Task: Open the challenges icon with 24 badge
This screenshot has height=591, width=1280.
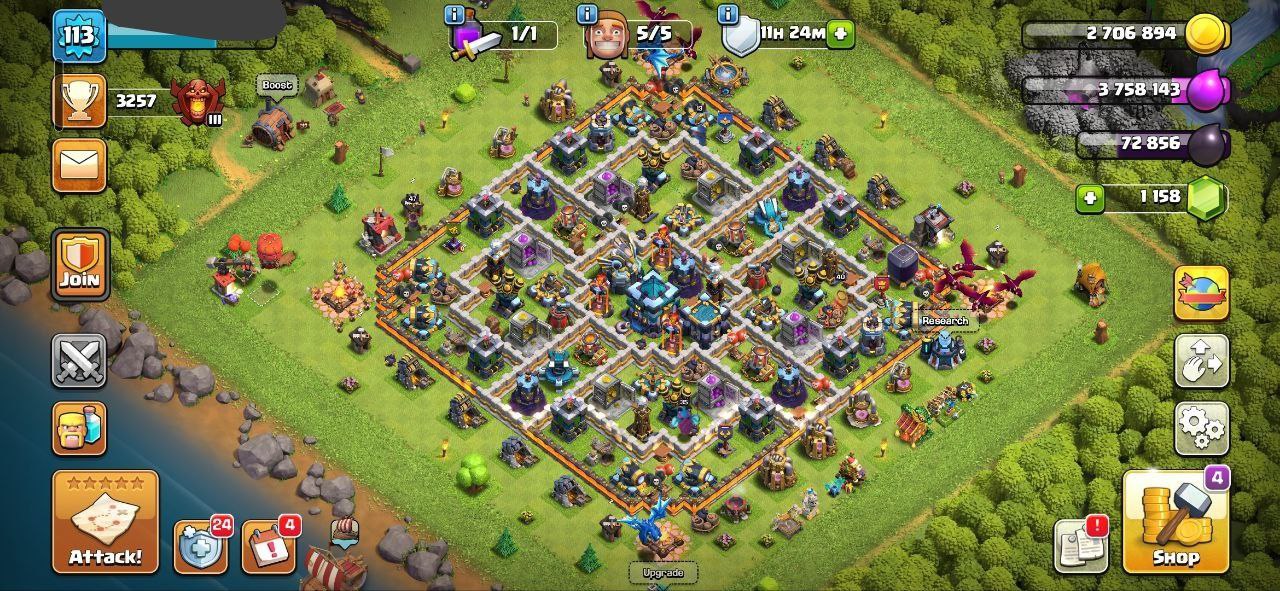Action: pos(200,547)
